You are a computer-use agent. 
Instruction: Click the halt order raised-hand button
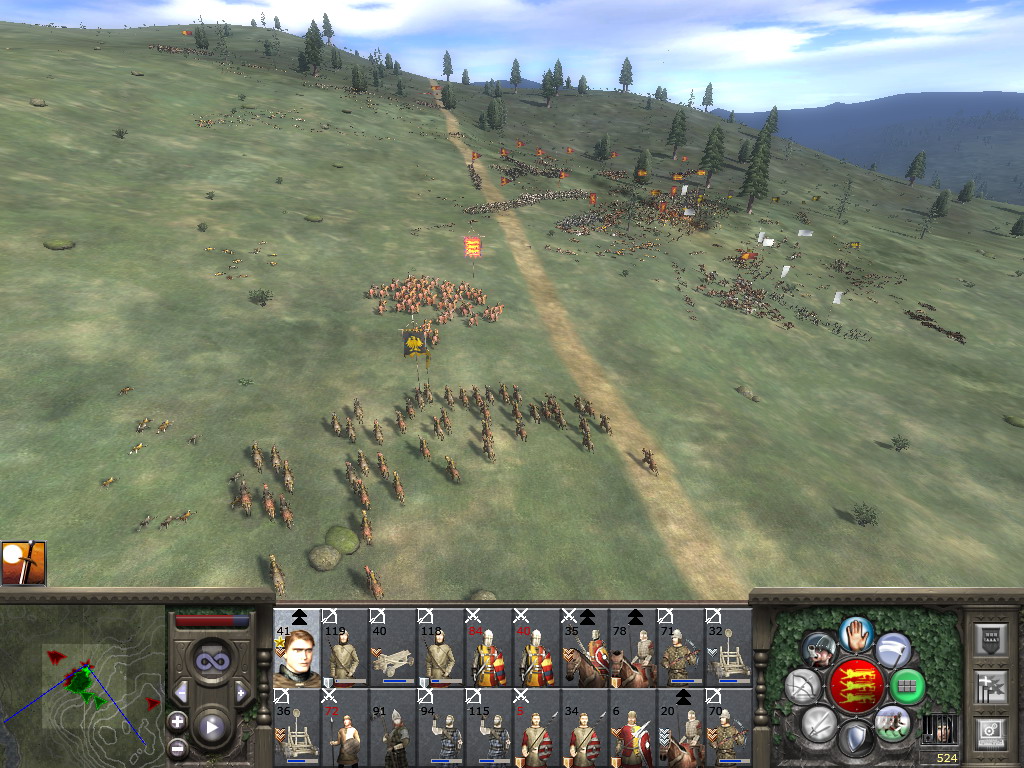tap(855, 633)
